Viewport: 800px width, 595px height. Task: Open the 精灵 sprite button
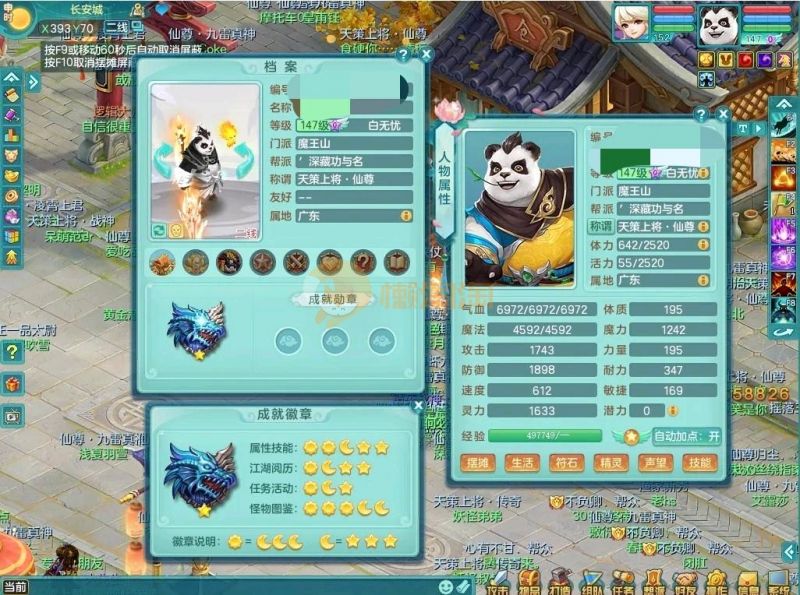click(x=610, y=463)
